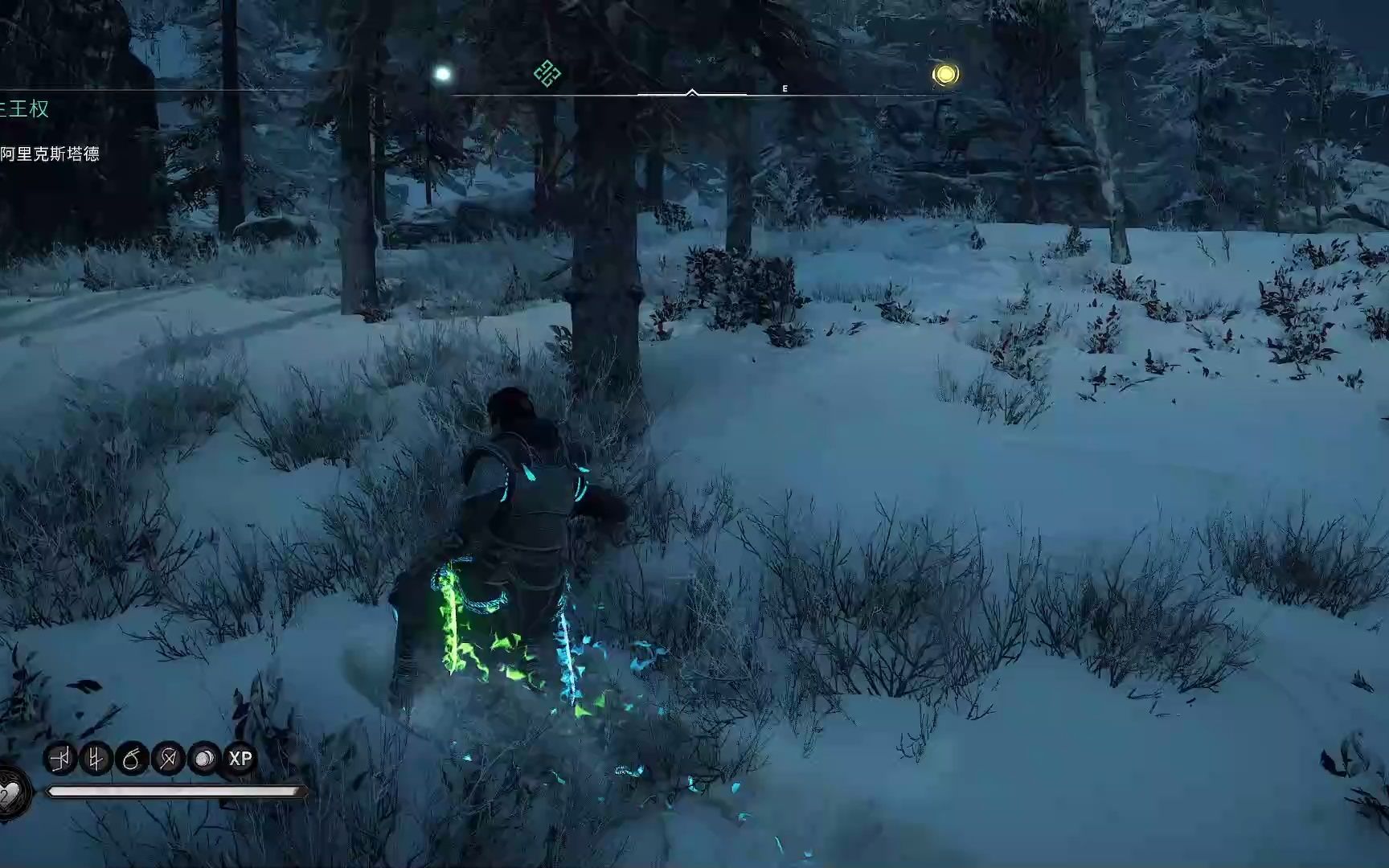Screen dimensions: 1389x868
Task: Select the yellow gold objective marker on compass
Action: pos(946,75)
